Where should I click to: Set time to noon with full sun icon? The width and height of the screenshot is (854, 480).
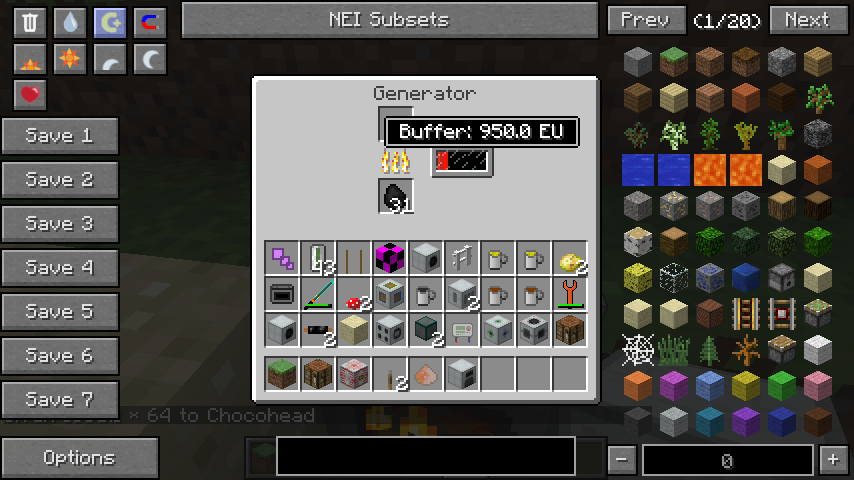(70, 60)
